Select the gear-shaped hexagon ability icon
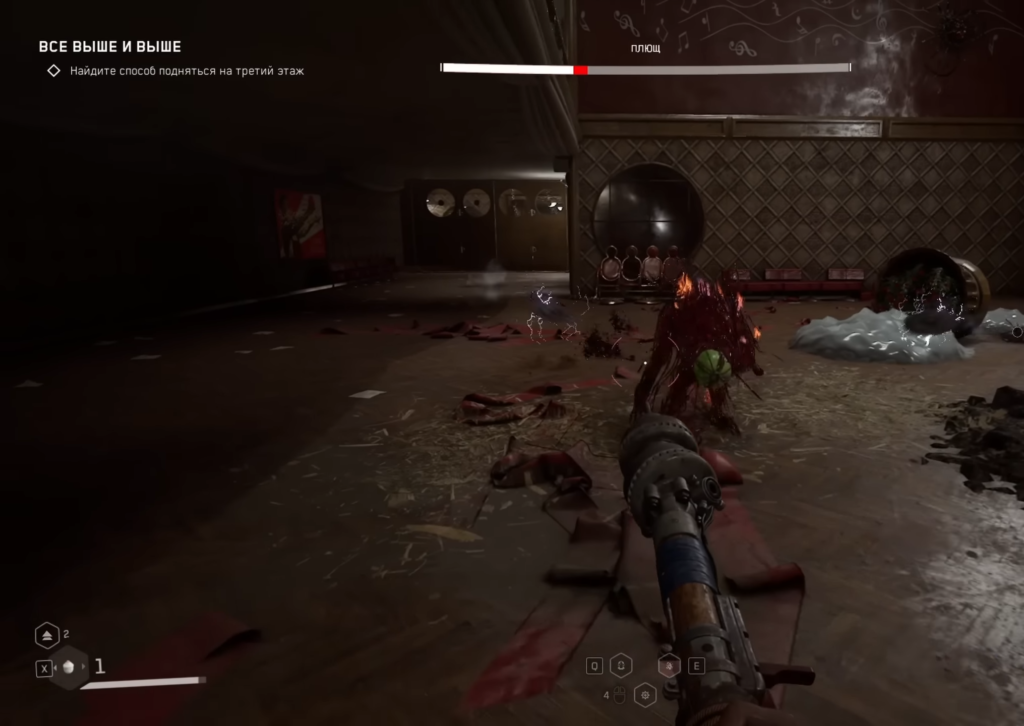This screenshot has width=1024, height=726. (x=646, y=694)
